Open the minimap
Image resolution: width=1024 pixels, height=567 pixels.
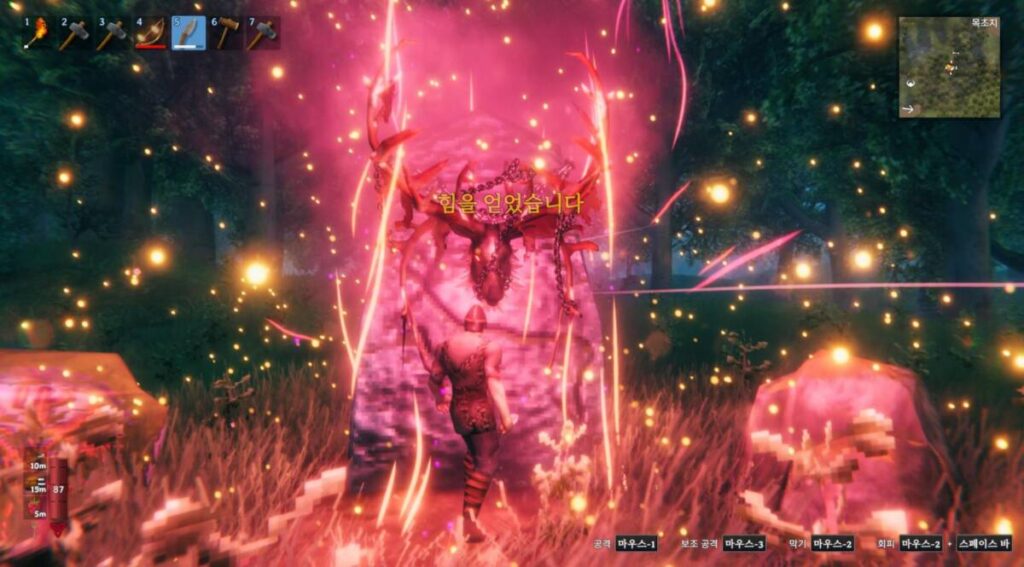click(948, 68)
